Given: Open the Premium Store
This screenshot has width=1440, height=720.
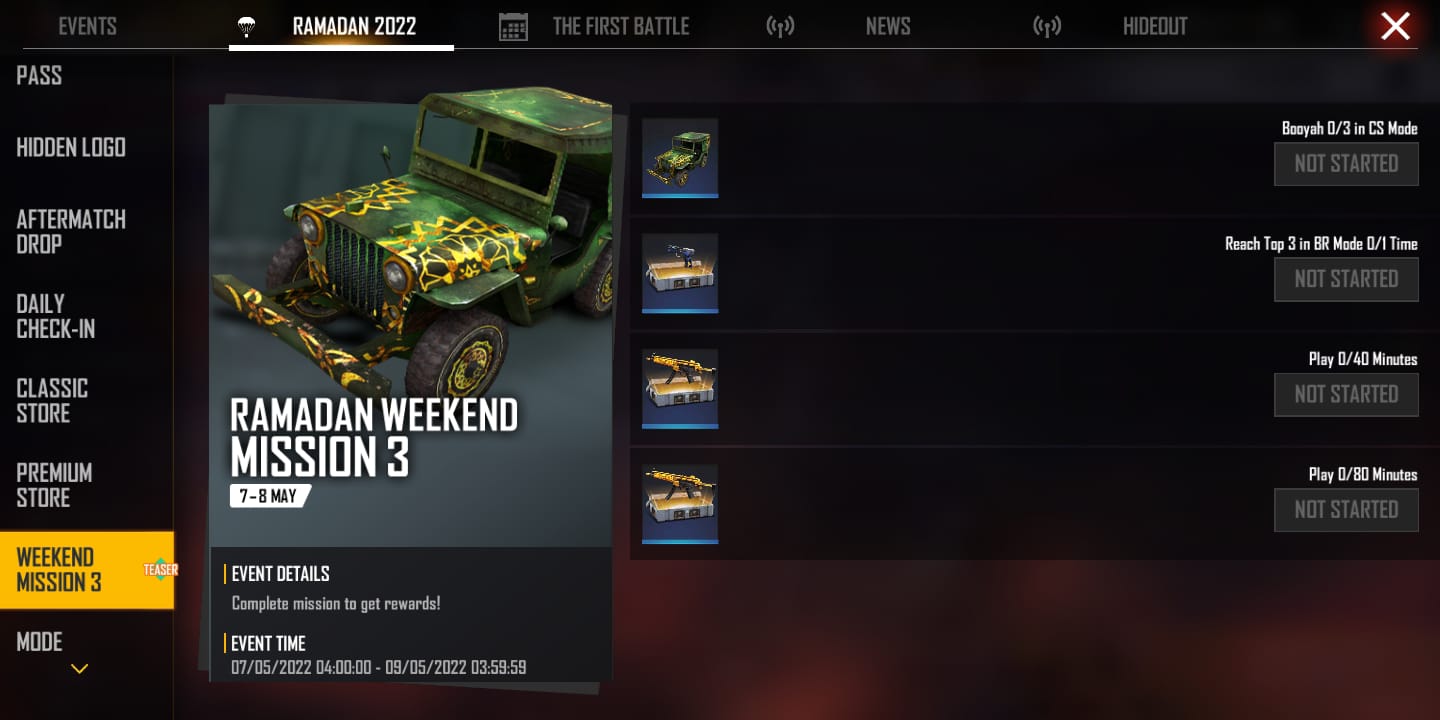Looking at the screenshot, I should click(54, 485).
